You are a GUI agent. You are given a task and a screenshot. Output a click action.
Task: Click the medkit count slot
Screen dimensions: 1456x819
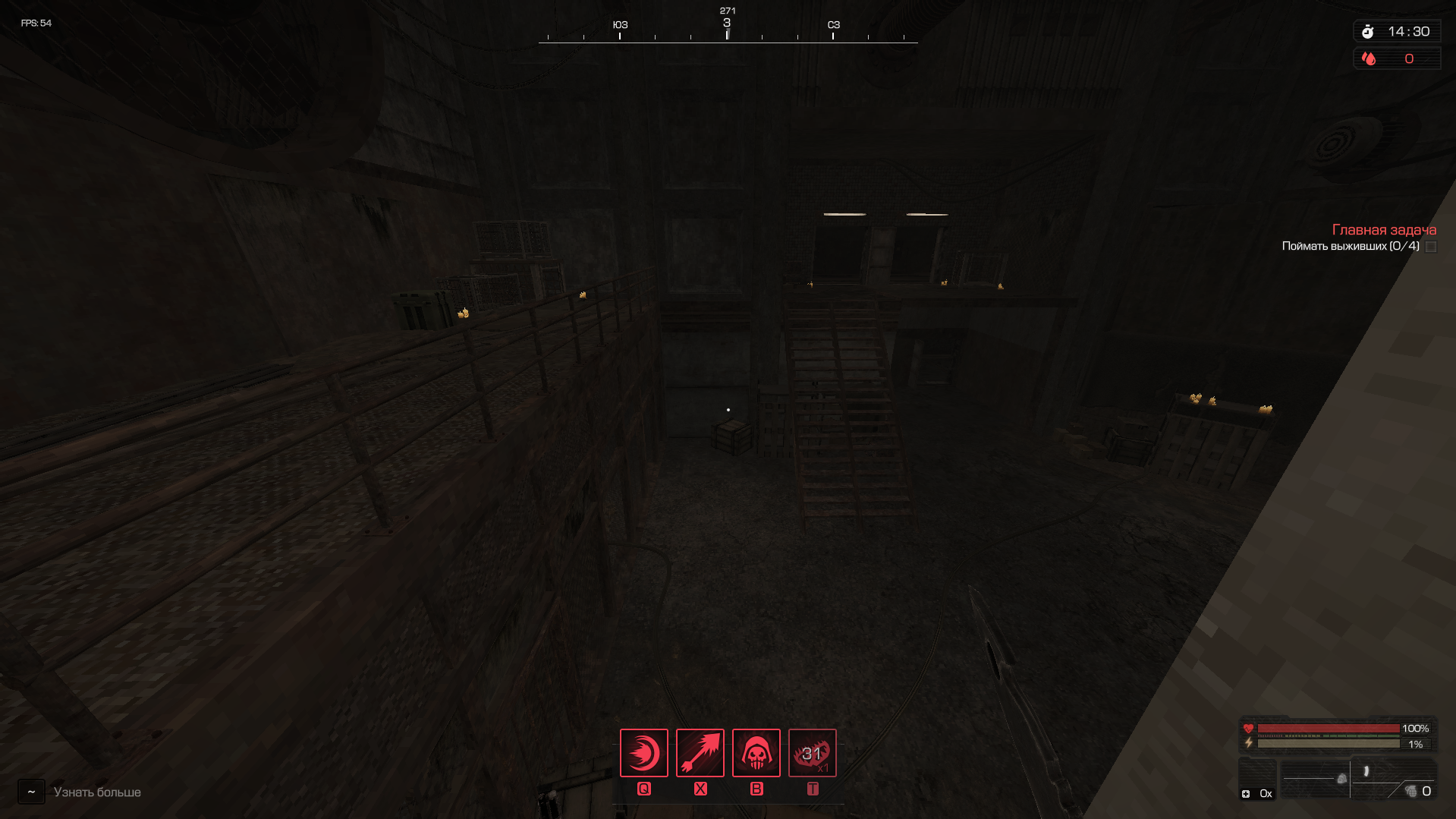(1256, 793)
